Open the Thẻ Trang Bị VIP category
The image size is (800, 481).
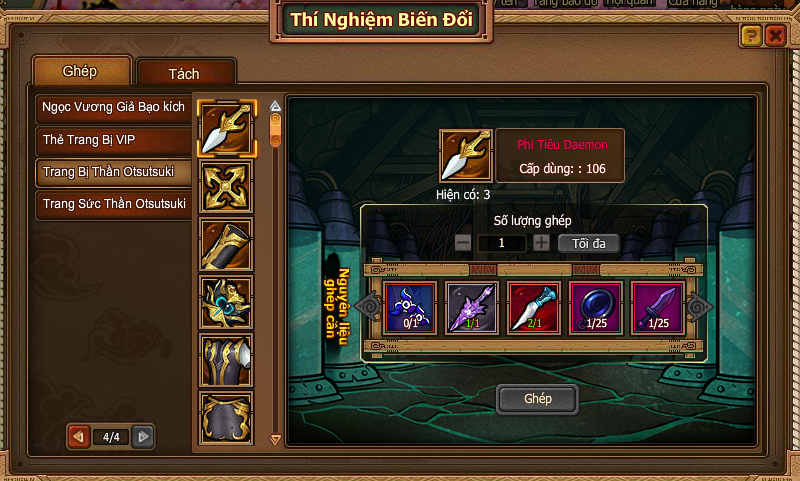tap(113, 139)
